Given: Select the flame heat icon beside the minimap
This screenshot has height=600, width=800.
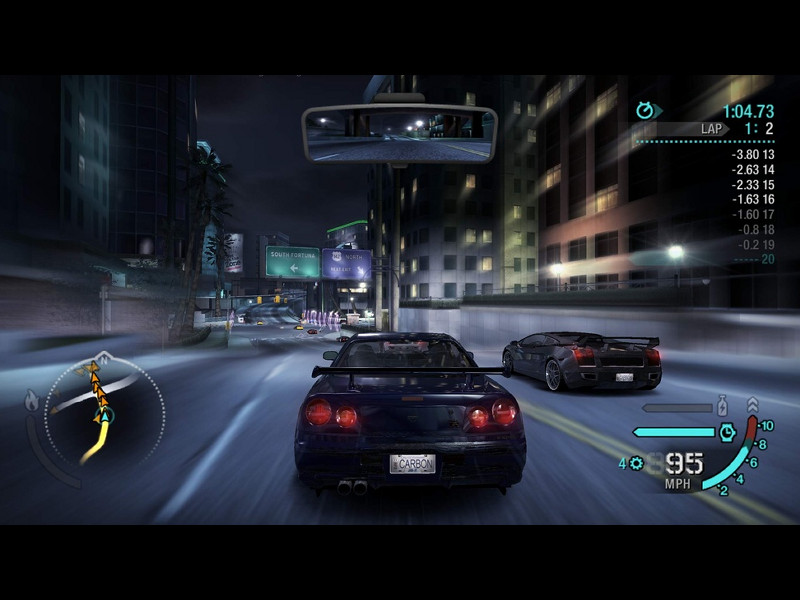Looking at the screenshot, I should click(x=31, y=402).
